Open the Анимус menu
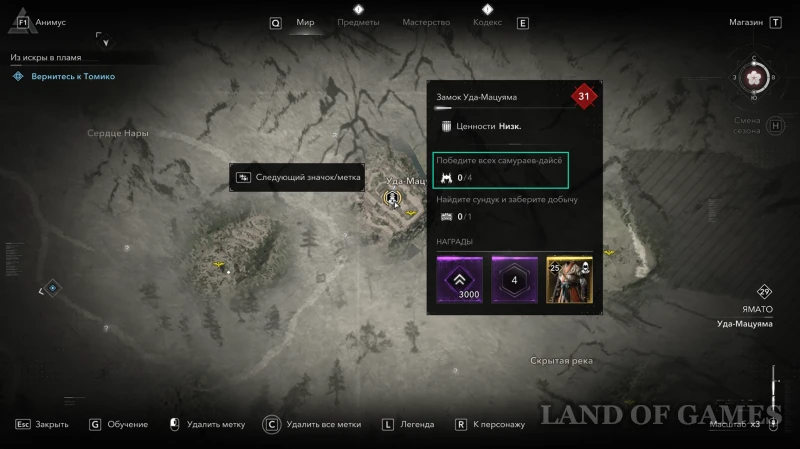This screenshot has width=800, height=449. coord(49,21)
